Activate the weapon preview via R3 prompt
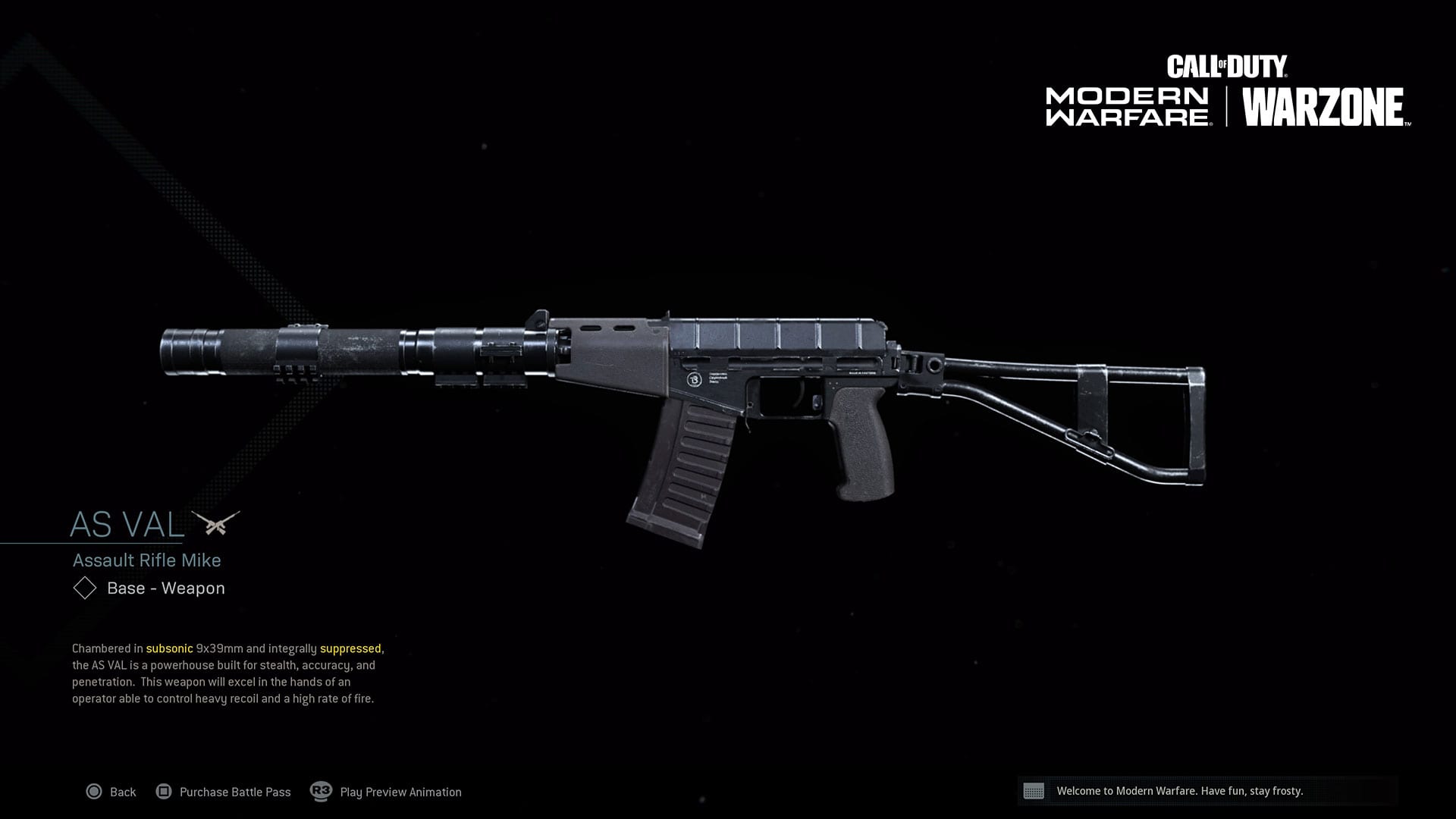Screen dimensions: 1456x819 [319, 792]
